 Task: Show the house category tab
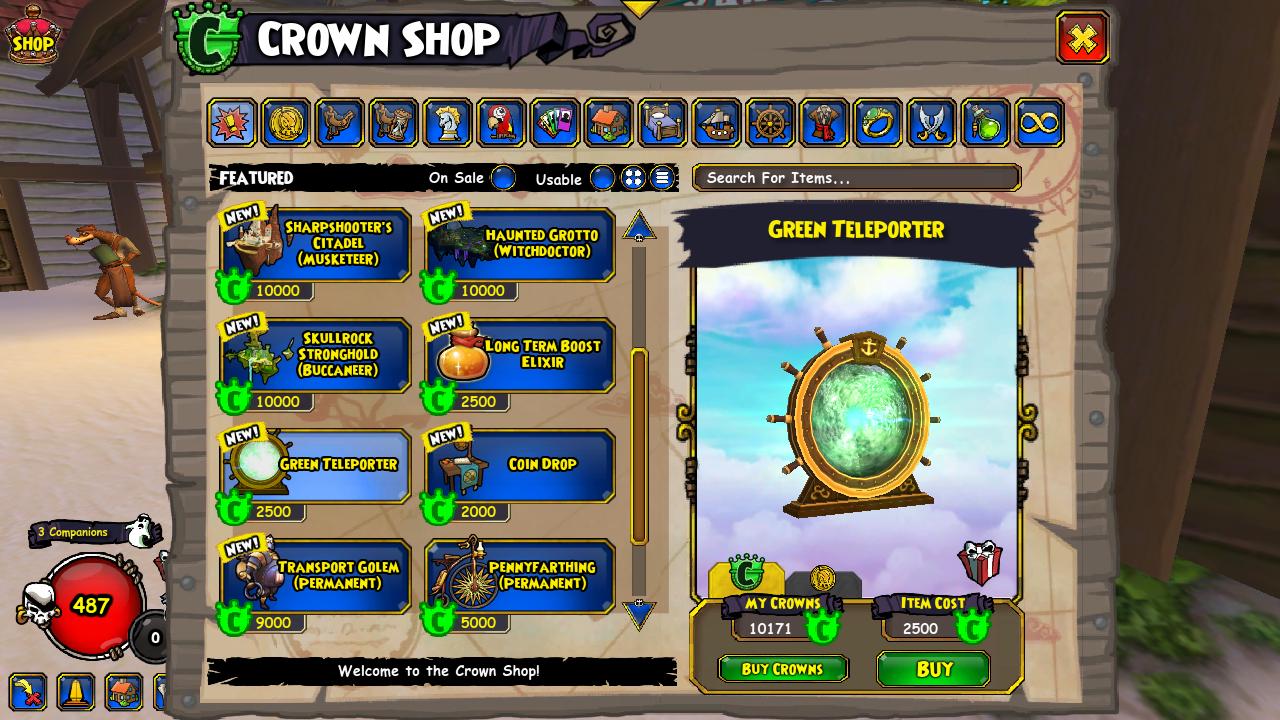609,123
